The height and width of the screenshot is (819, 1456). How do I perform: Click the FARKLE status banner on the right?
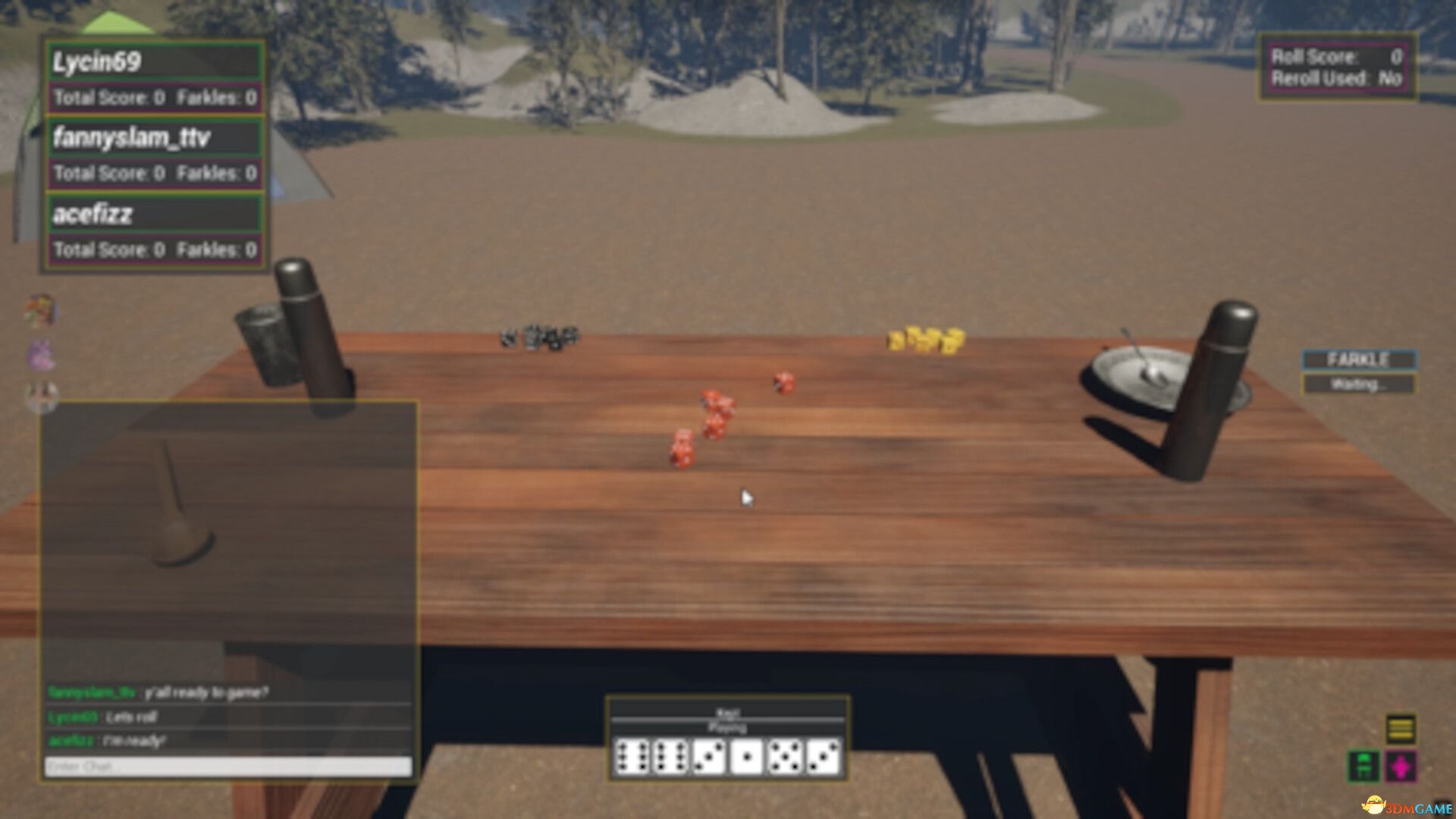click(1358, 360)
